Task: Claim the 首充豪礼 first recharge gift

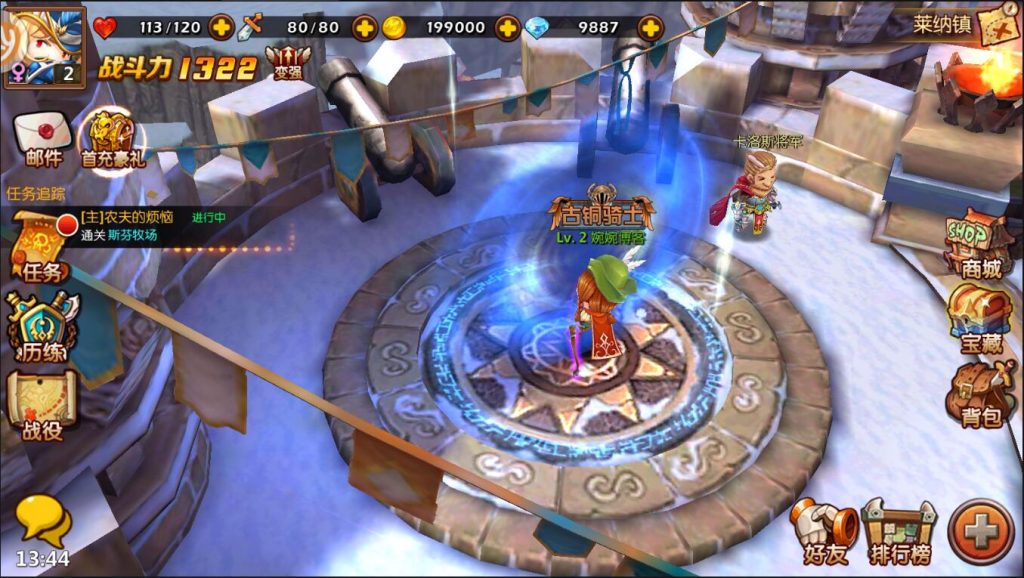Action: pos(111,140)
